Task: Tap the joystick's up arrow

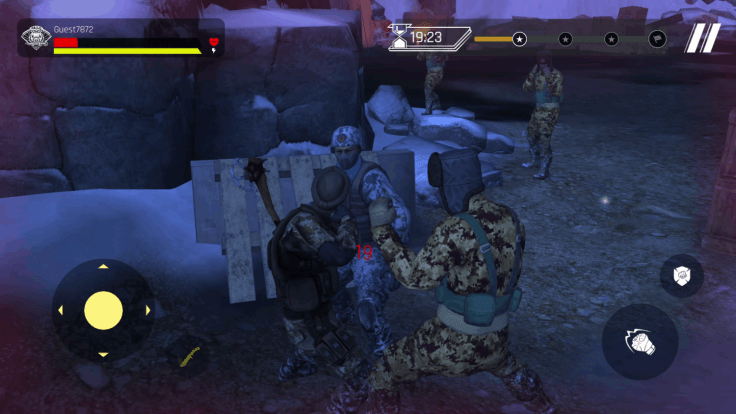Action: pos(103,267)
